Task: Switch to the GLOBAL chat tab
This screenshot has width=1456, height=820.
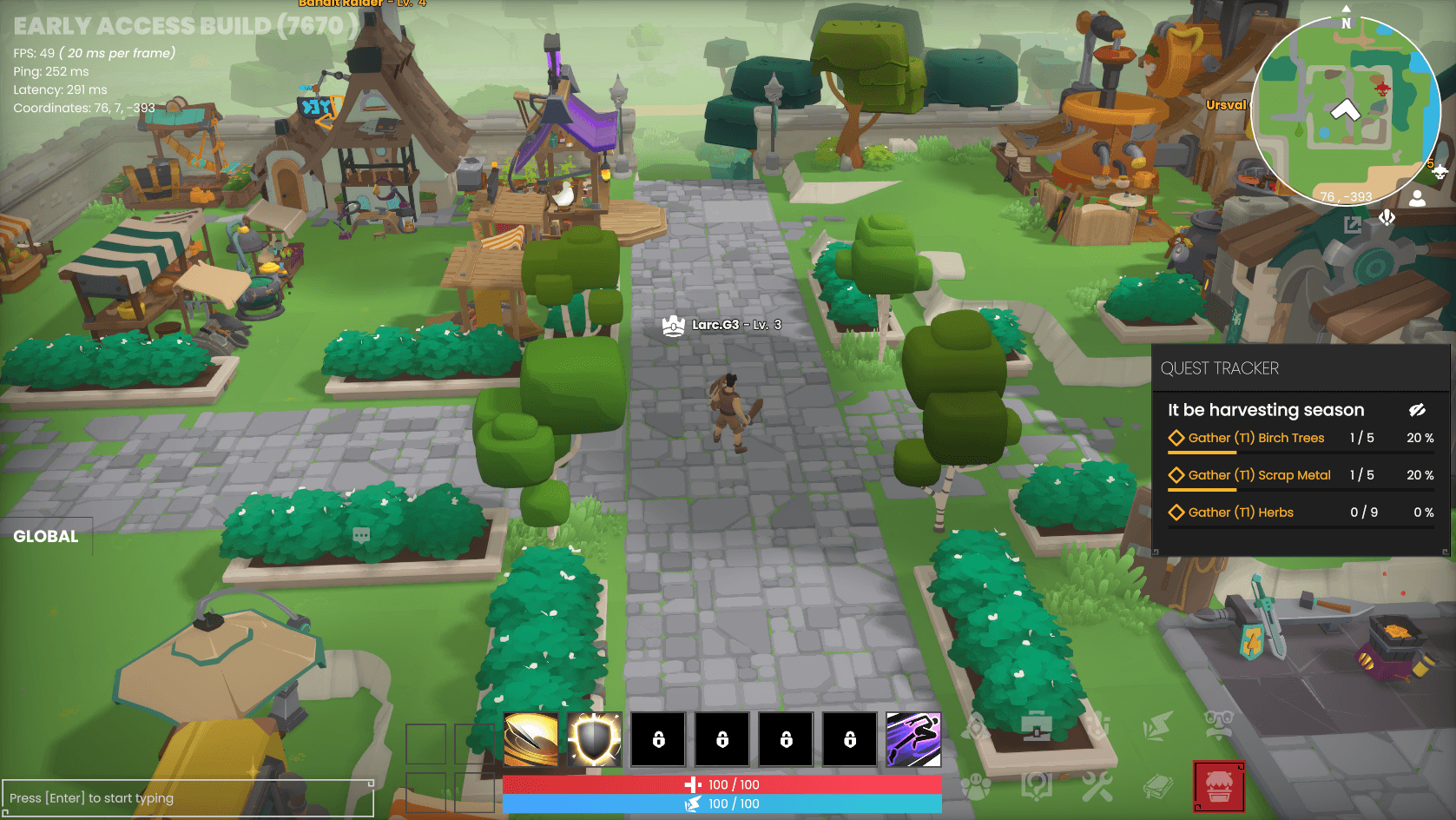Action: [x=46, y=537]
